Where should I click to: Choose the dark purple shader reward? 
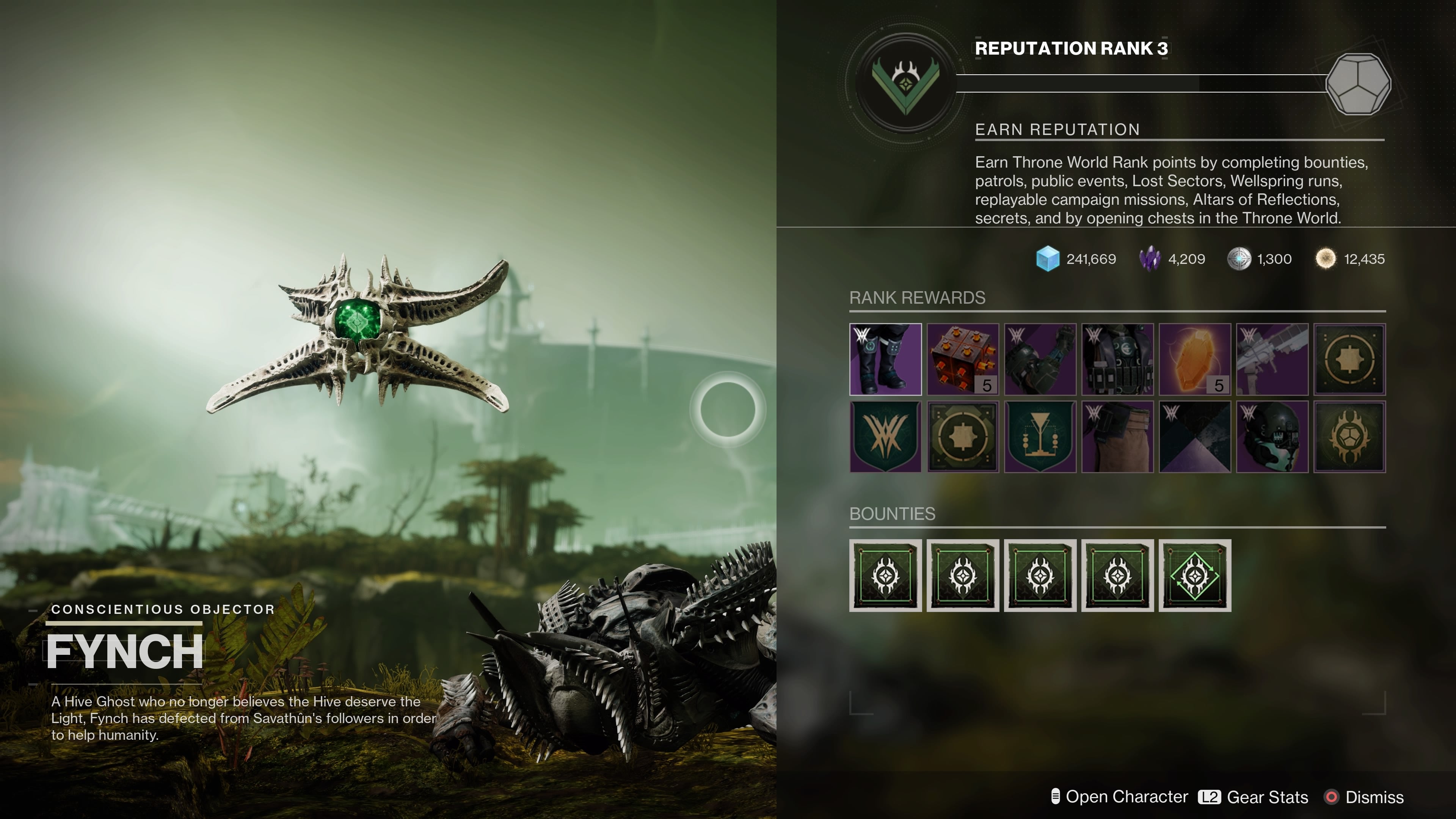[x=1195, y=436]
